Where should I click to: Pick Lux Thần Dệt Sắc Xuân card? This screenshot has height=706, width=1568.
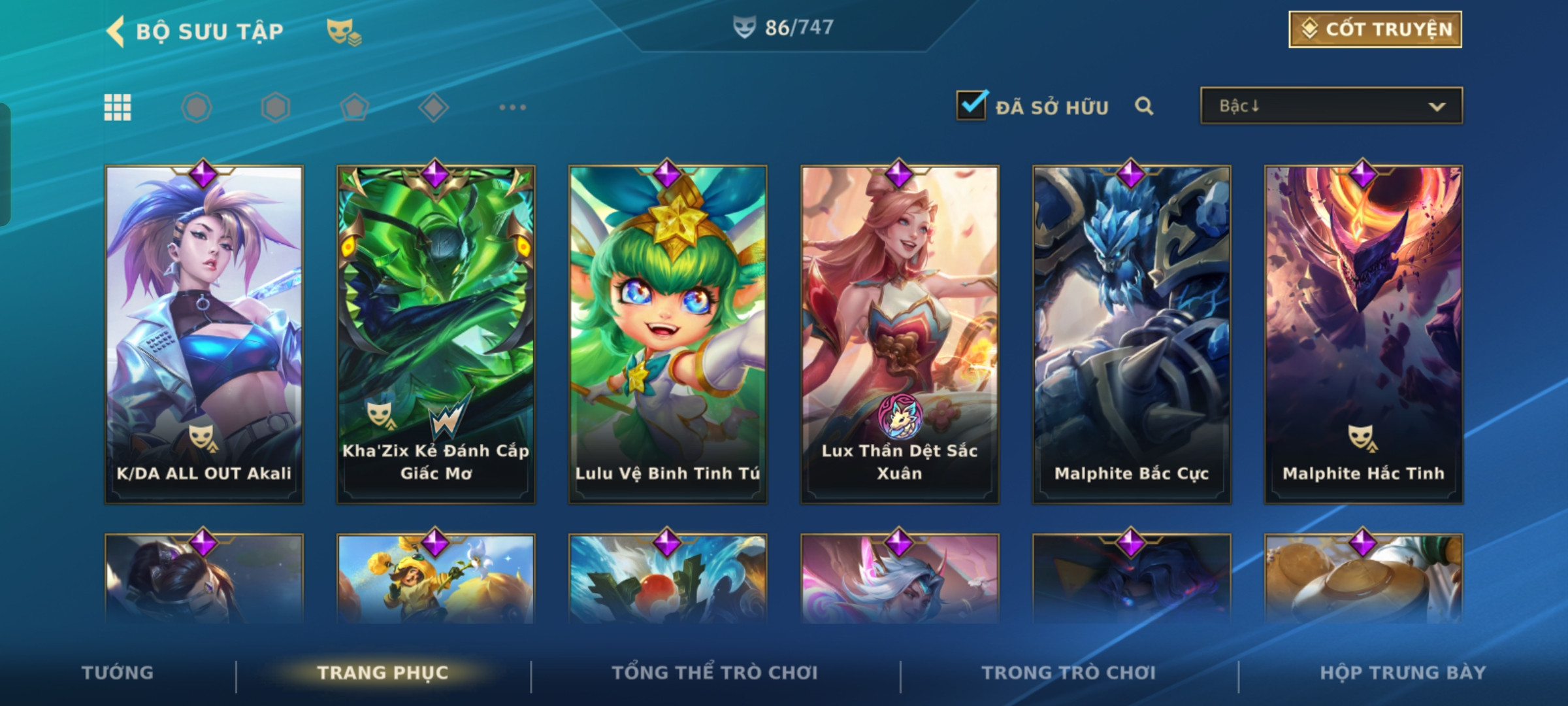900,333
